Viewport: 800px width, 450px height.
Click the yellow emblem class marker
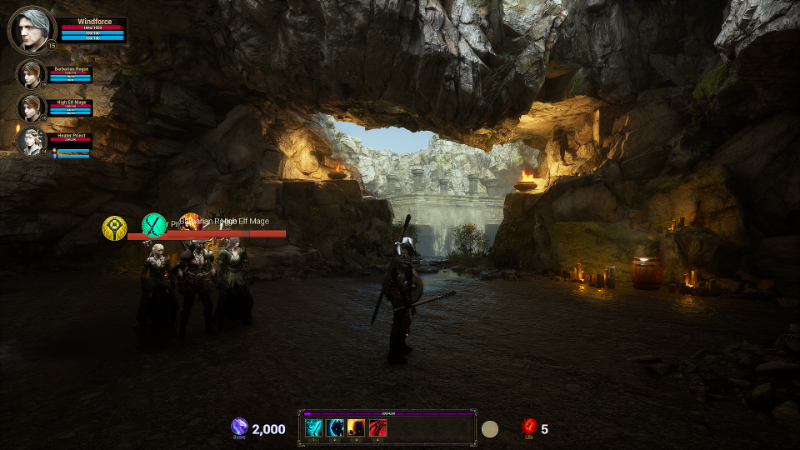coord(115,228)
